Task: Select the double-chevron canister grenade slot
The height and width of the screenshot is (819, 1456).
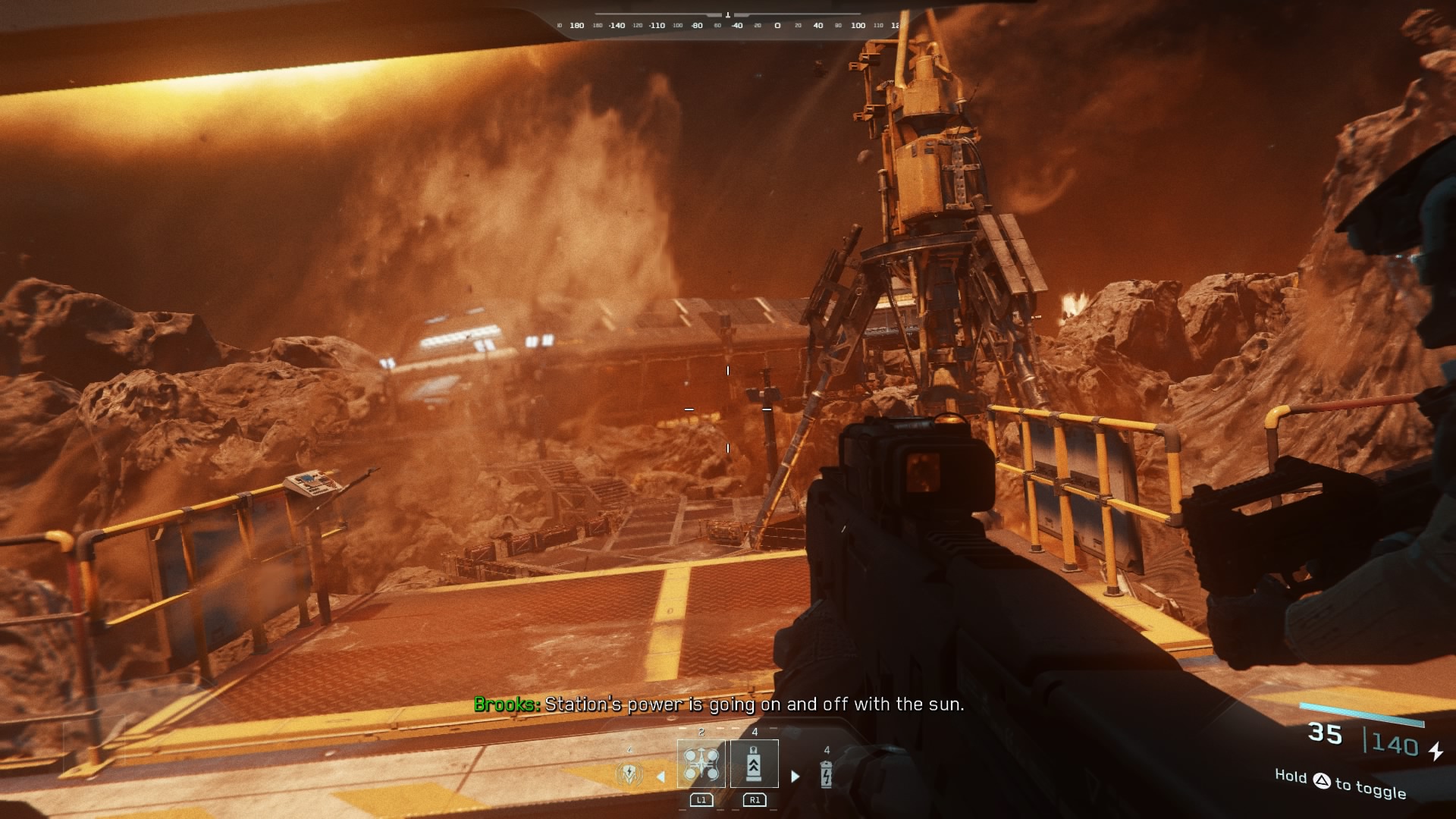Action: [754, 764]
